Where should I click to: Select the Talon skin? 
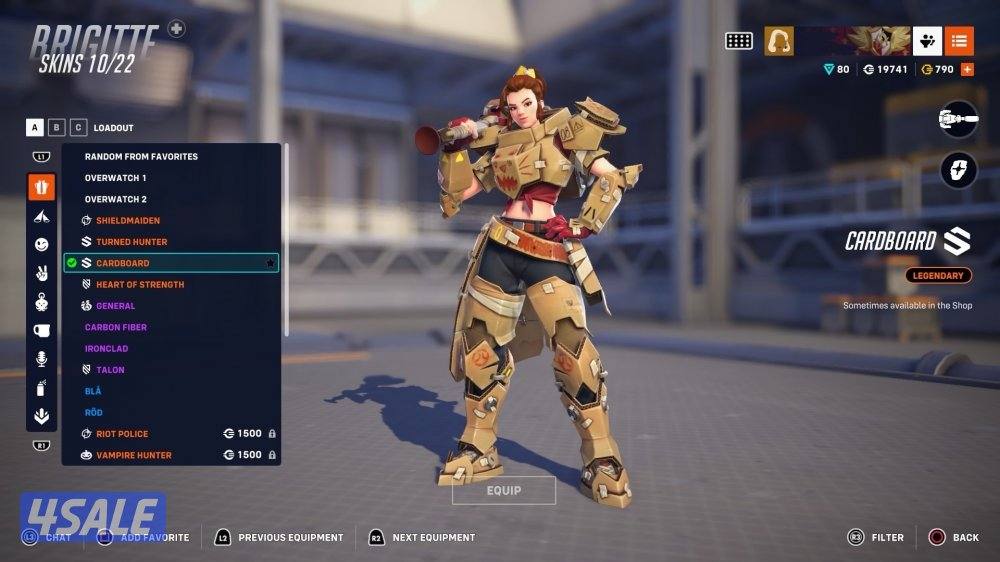[x=110, y=370]
